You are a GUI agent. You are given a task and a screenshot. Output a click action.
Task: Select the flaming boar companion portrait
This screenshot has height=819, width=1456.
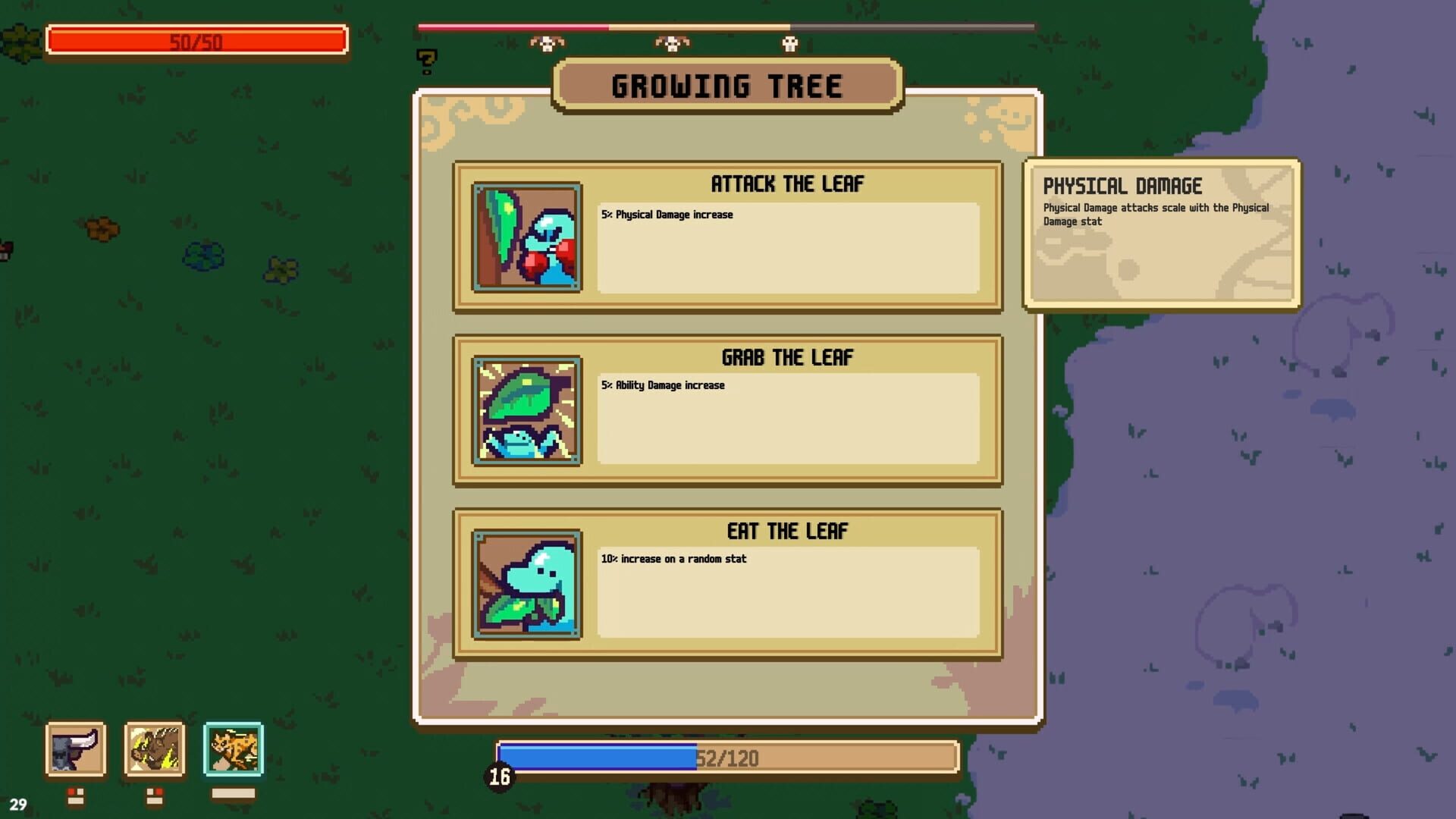click(x=154, y=751)
